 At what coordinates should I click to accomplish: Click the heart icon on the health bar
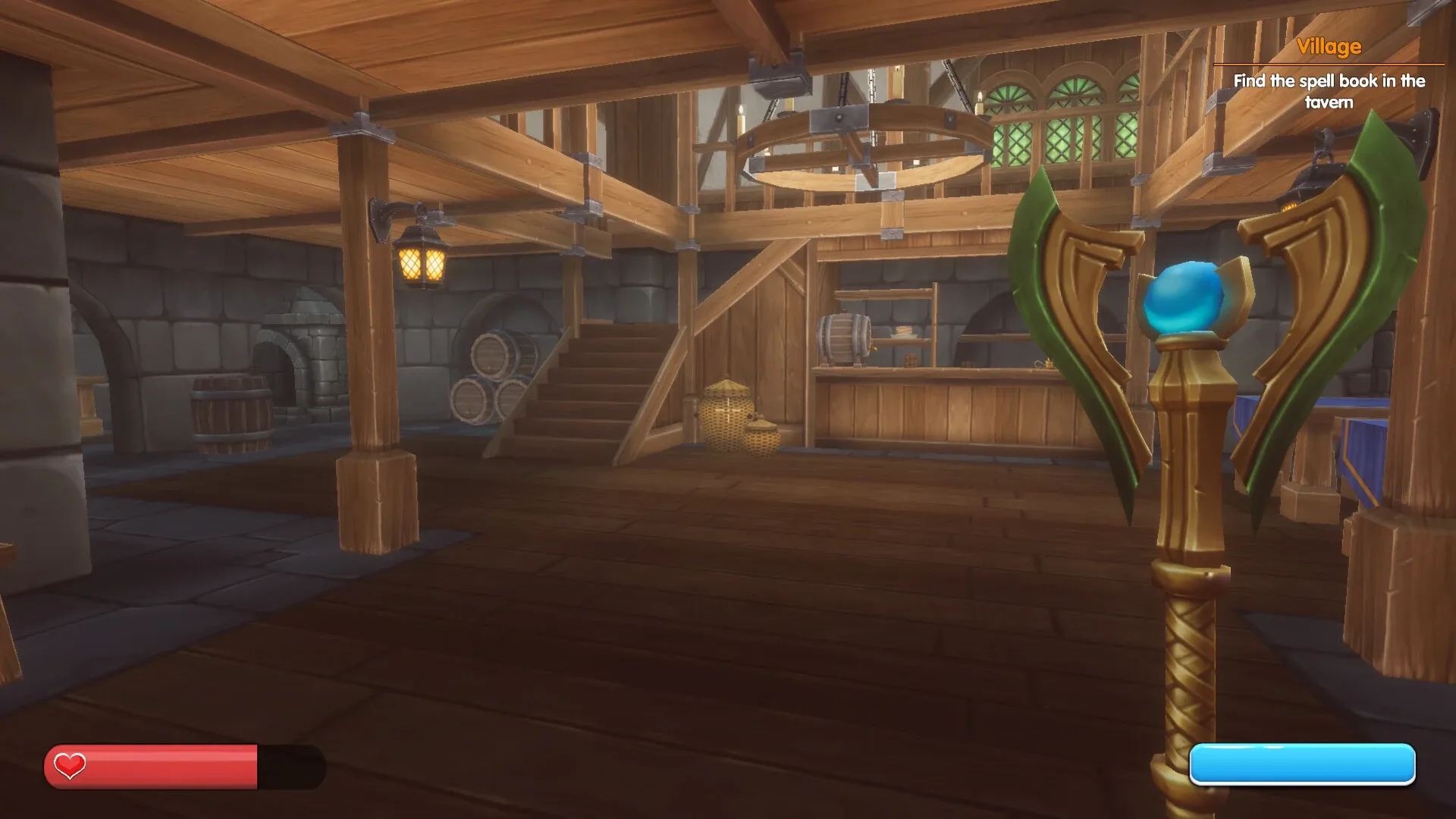click(69, 765)
